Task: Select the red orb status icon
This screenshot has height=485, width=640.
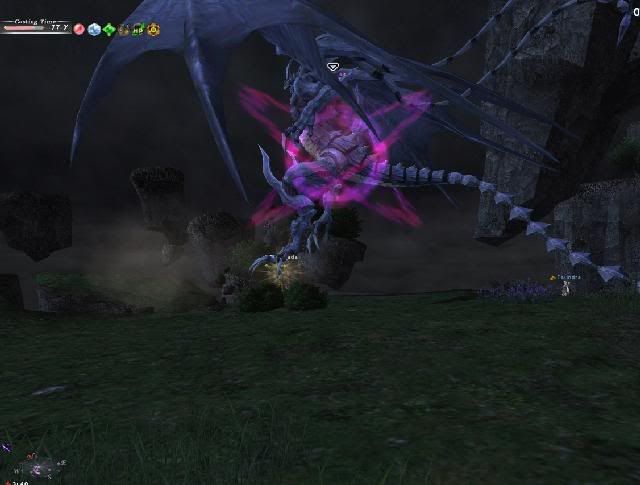Action: (79, 29)
